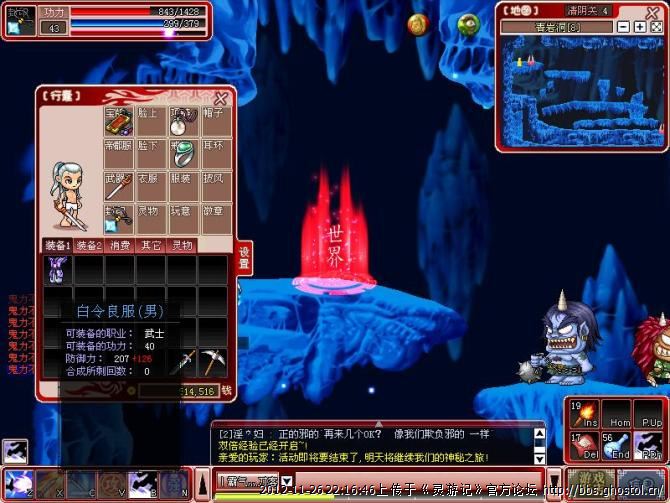Viewport: 670px width, 503px height.
Task: Open the 消费 consumables tab
Action: pyautogui.click(x=120, y=246)
